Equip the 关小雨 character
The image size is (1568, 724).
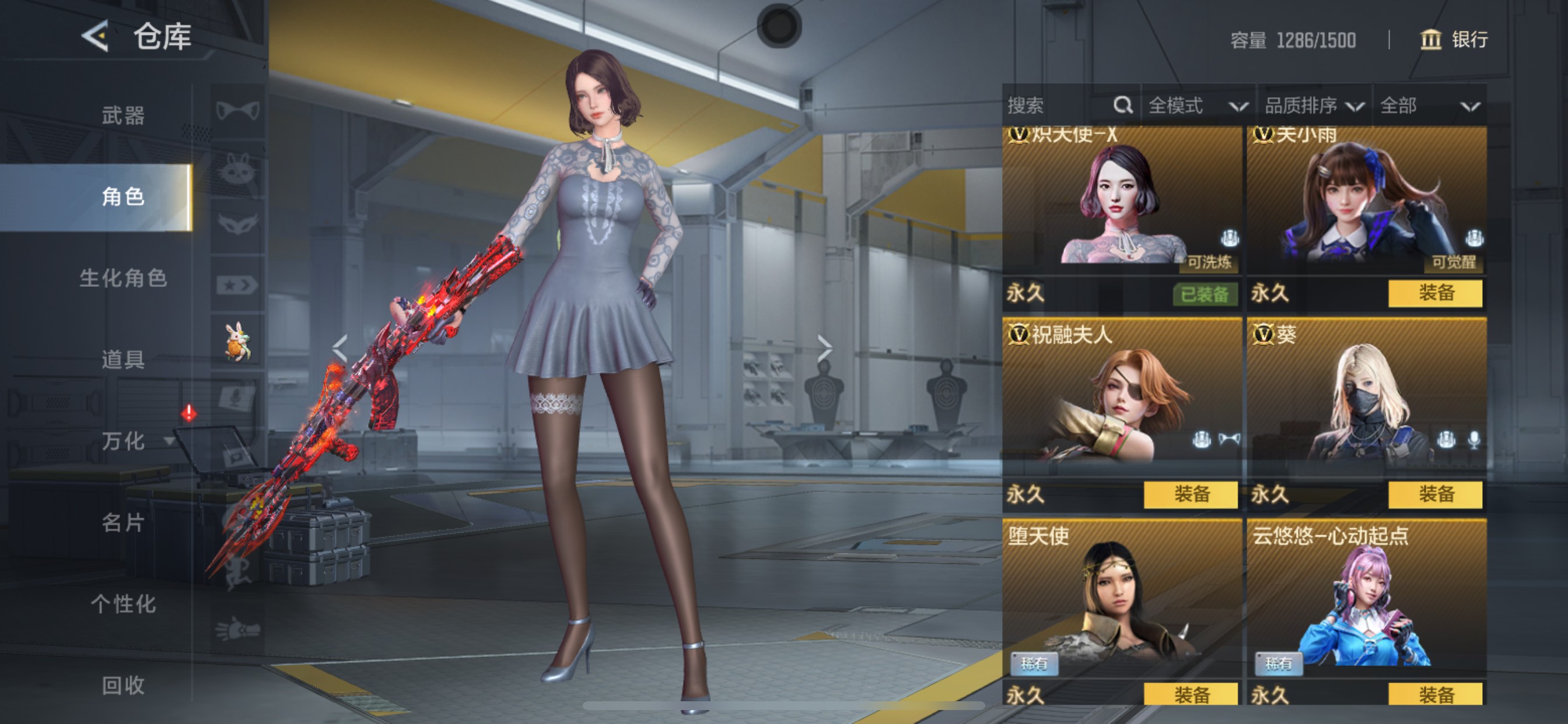(x=1434, y=293)
